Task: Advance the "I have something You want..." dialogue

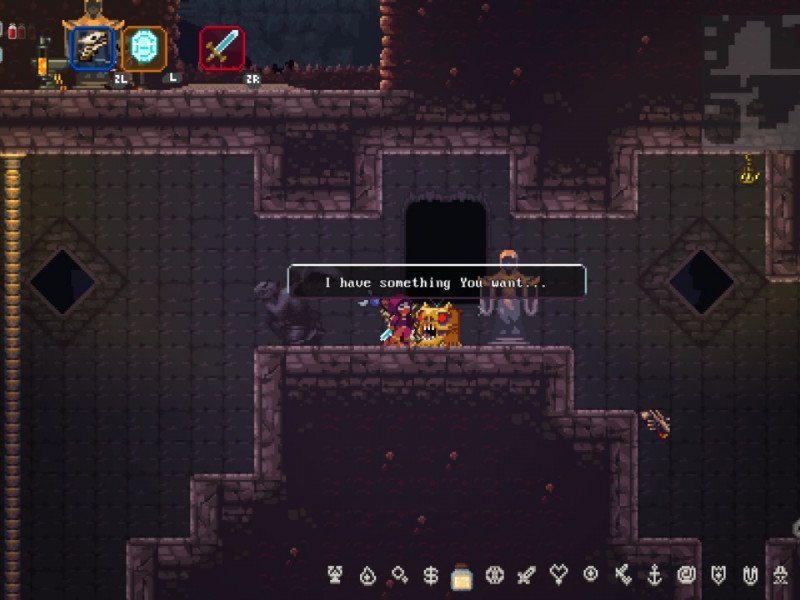Action: tap(436, 283)
